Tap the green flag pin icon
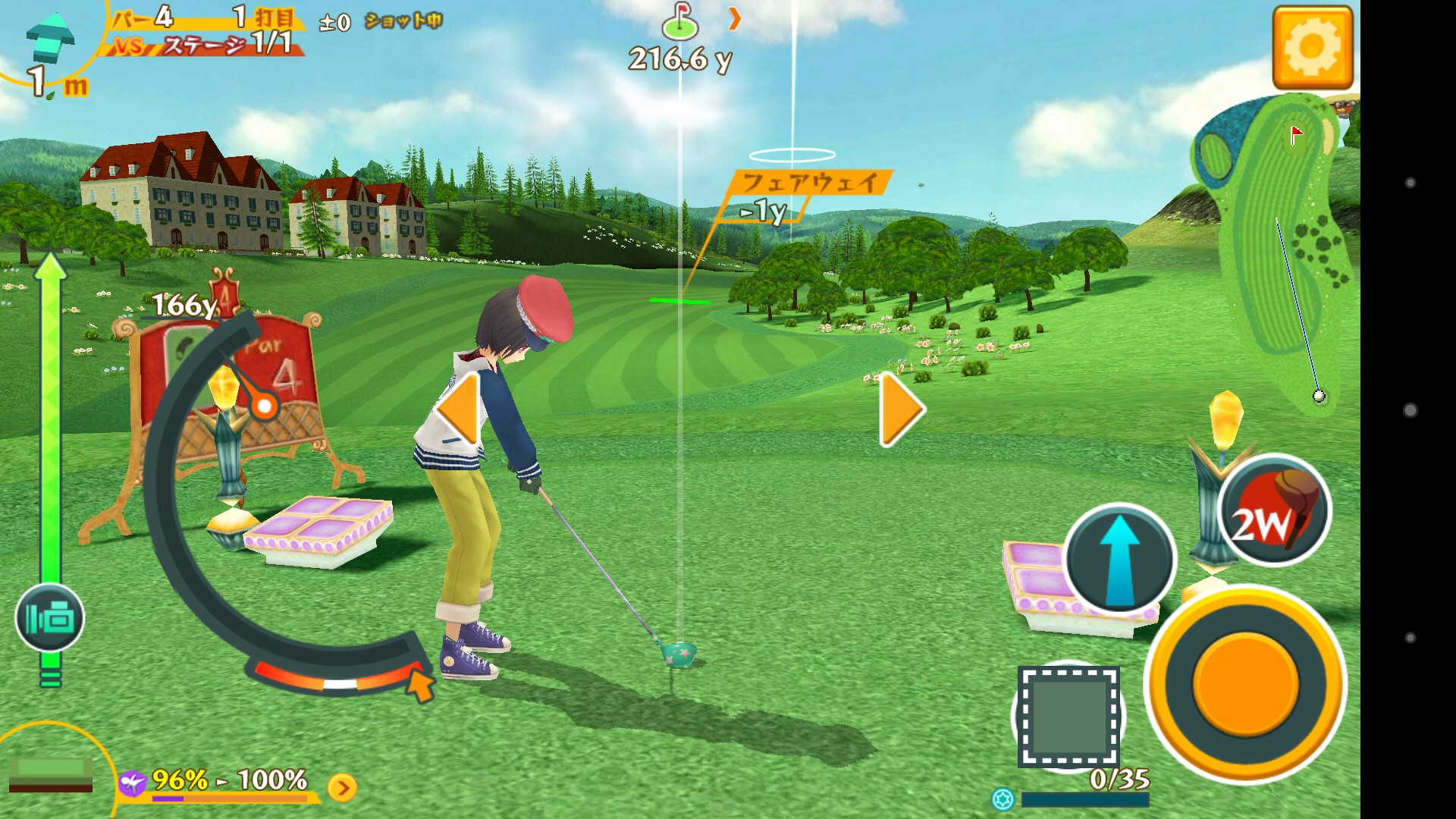1456x819 pixels. coord(679,21)
